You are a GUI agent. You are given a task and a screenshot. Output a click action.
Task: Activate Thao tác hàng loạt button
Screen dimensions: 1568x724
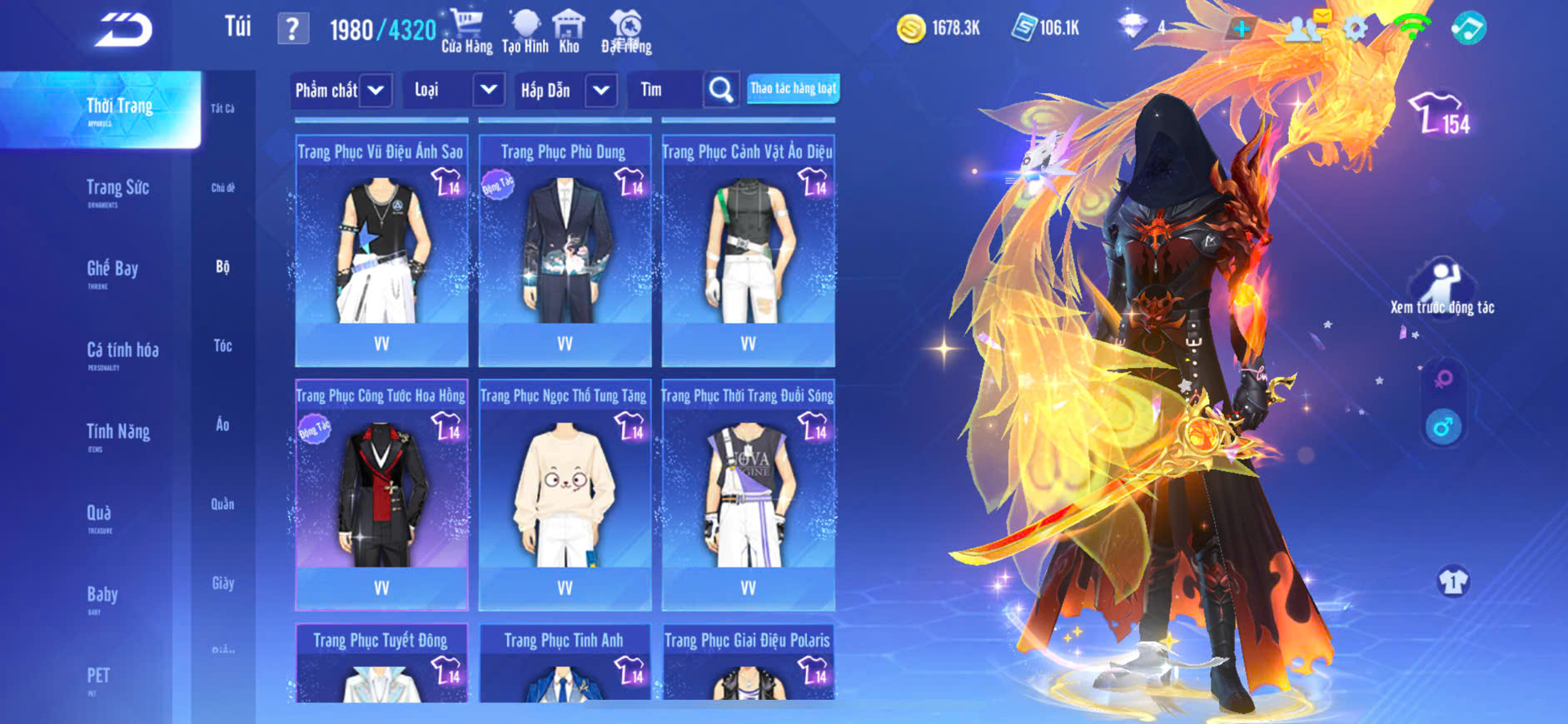(793, 88)
